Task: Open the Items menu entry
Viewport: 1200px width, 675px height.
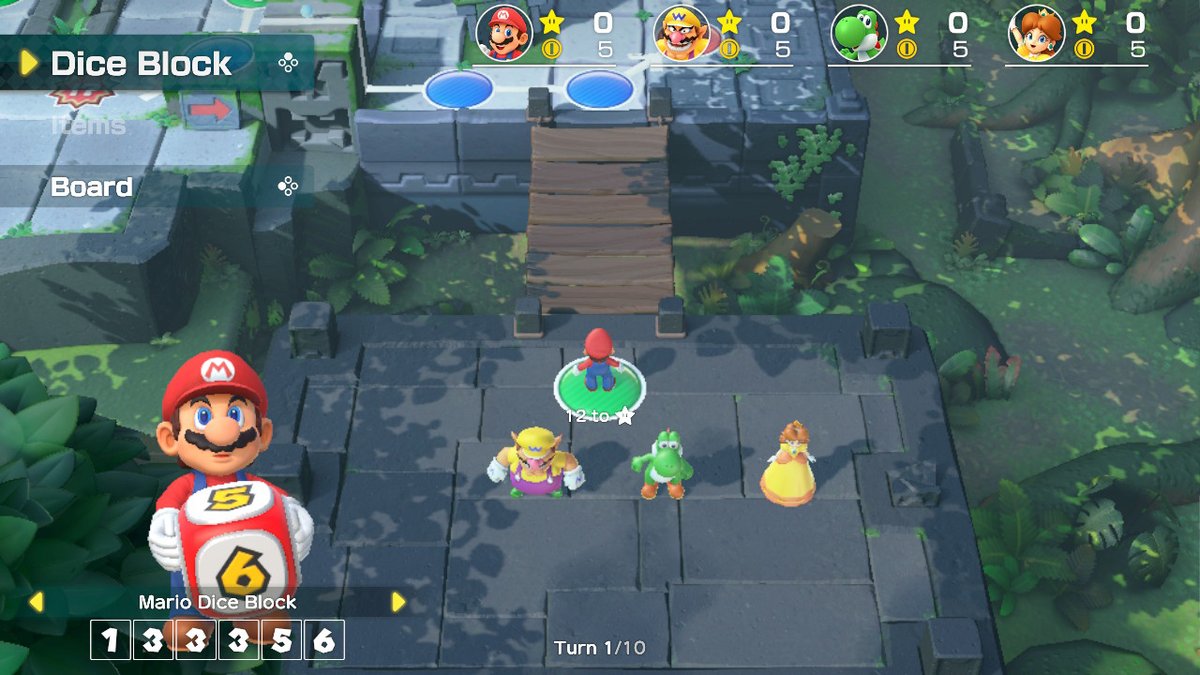Action: pyautogui.click(x=89, y=125)
